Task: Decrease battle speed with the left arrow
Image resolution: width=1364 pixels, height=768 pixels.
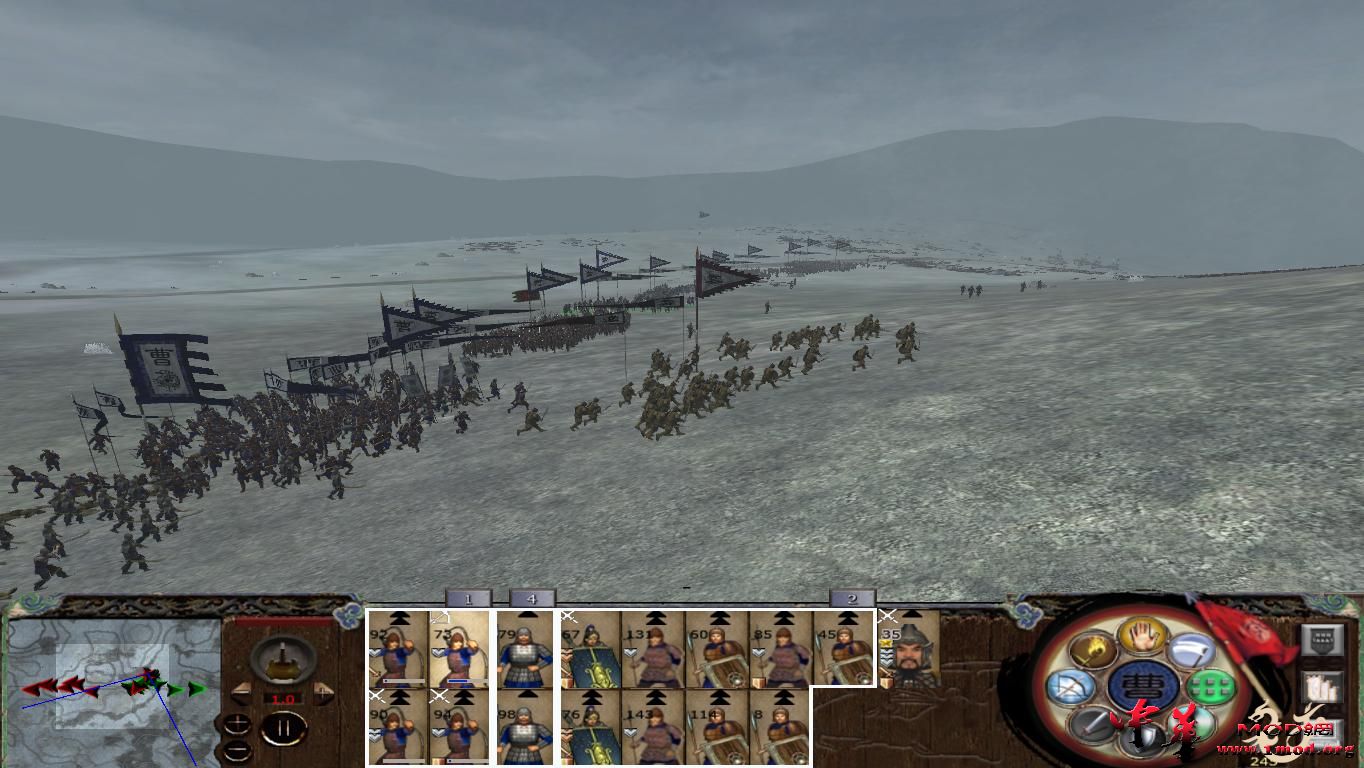Action: point(242,694)
